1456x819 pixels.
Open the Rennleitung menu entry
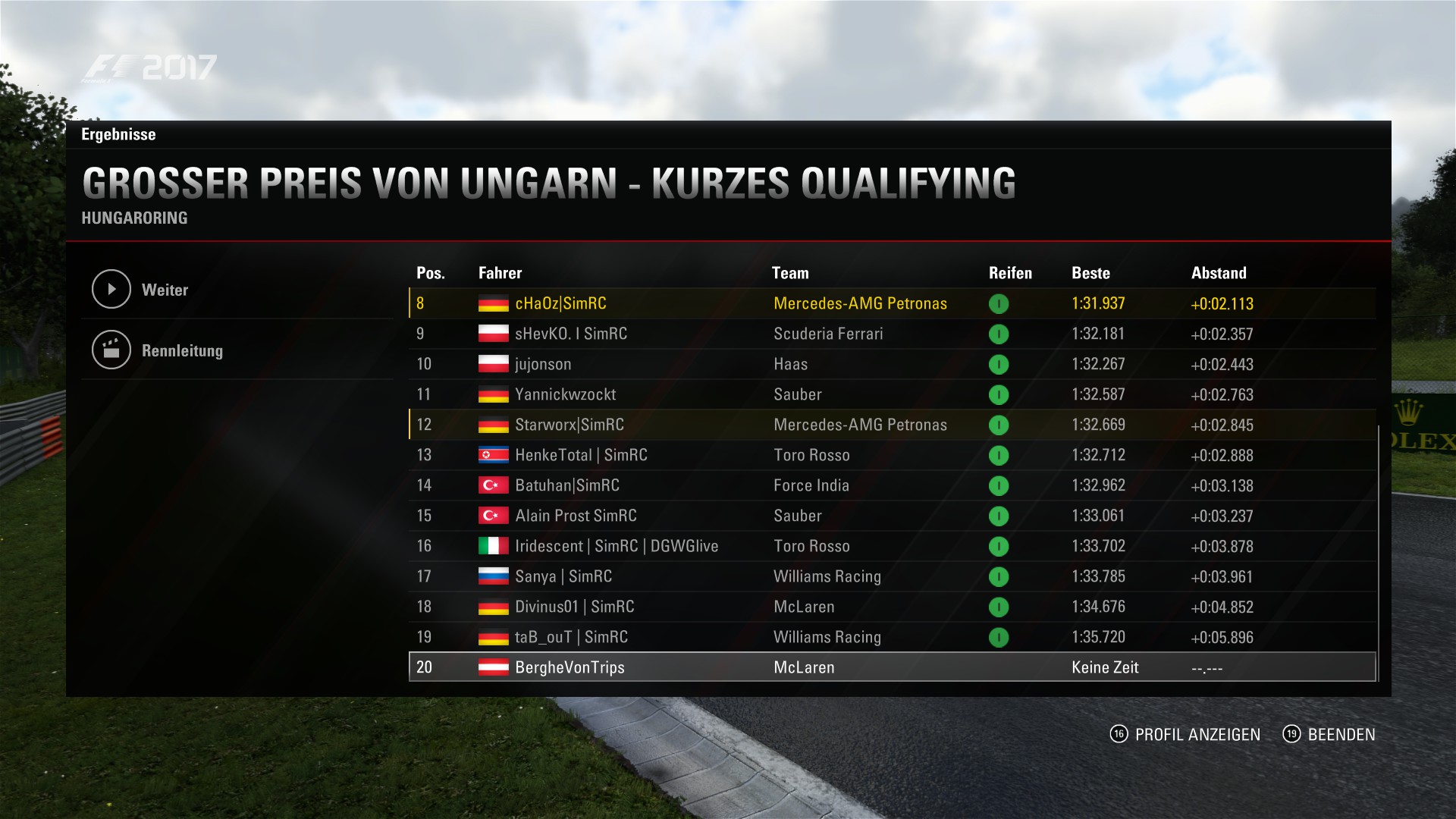tap(182, 350)
